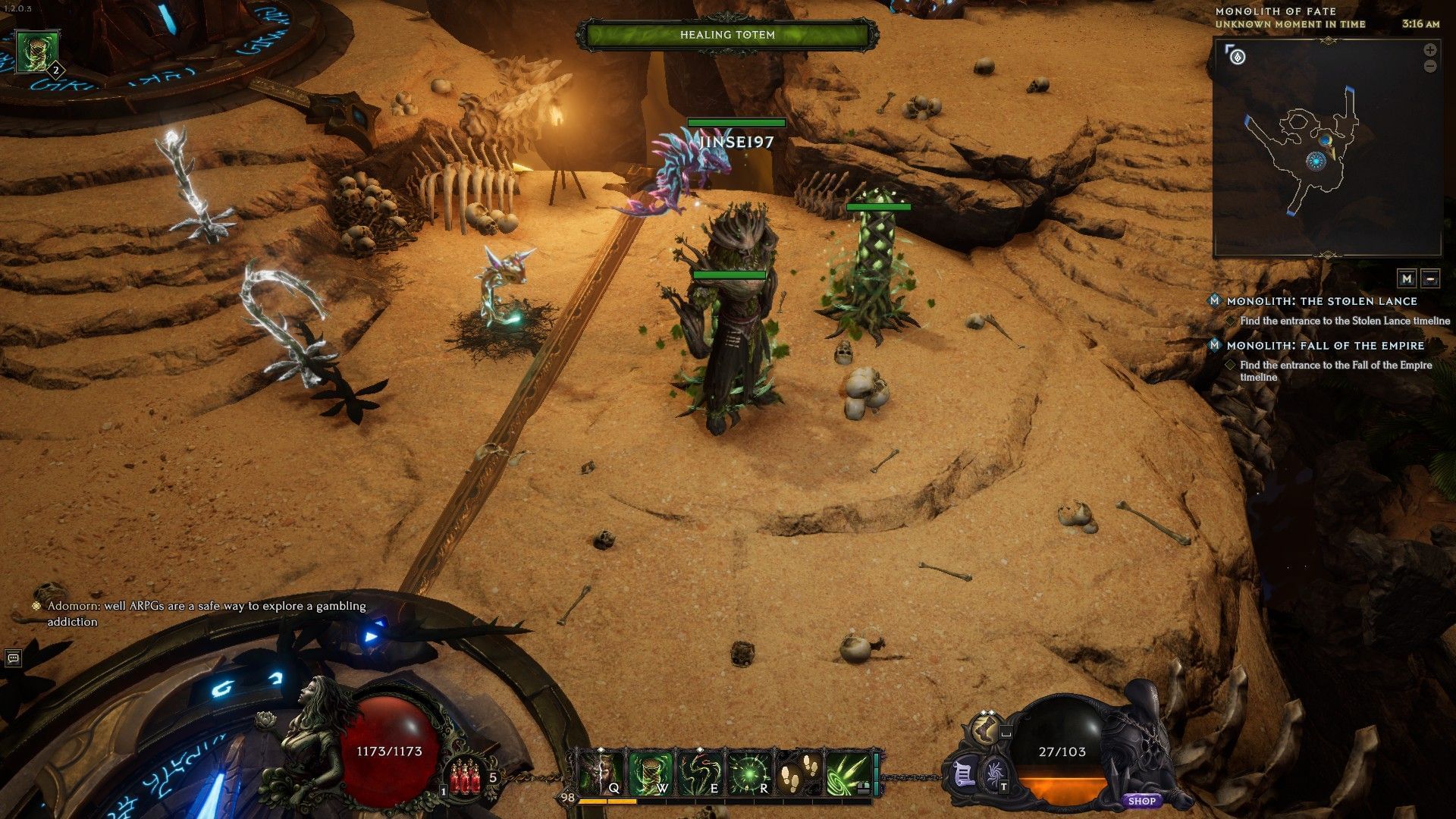This screenshot has height=819, width=1456.
Task: Activate the werebear transformation skill
Action: click(601, 773)
